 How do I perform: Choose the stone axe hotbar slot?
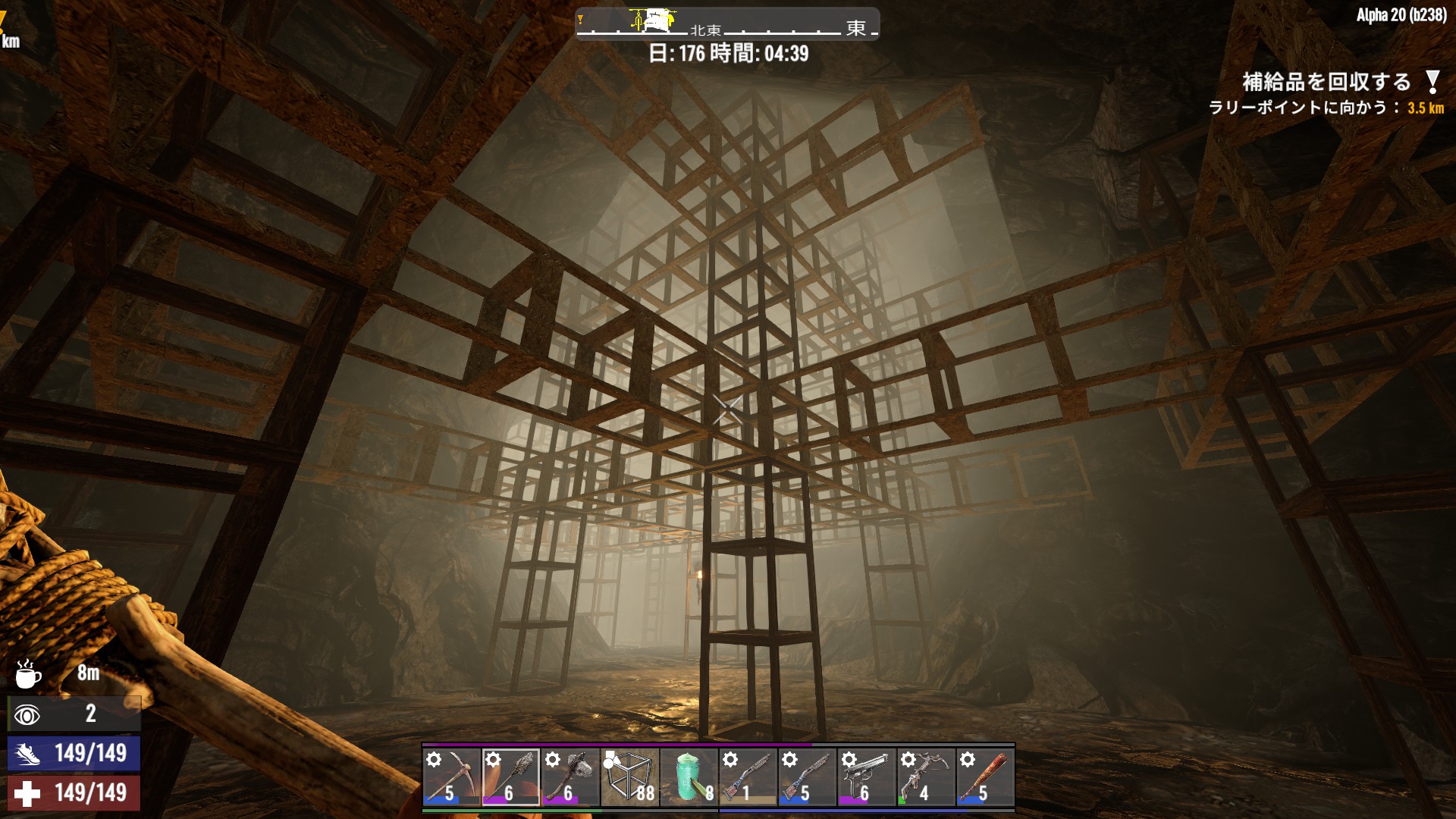(x=570, y=777)
